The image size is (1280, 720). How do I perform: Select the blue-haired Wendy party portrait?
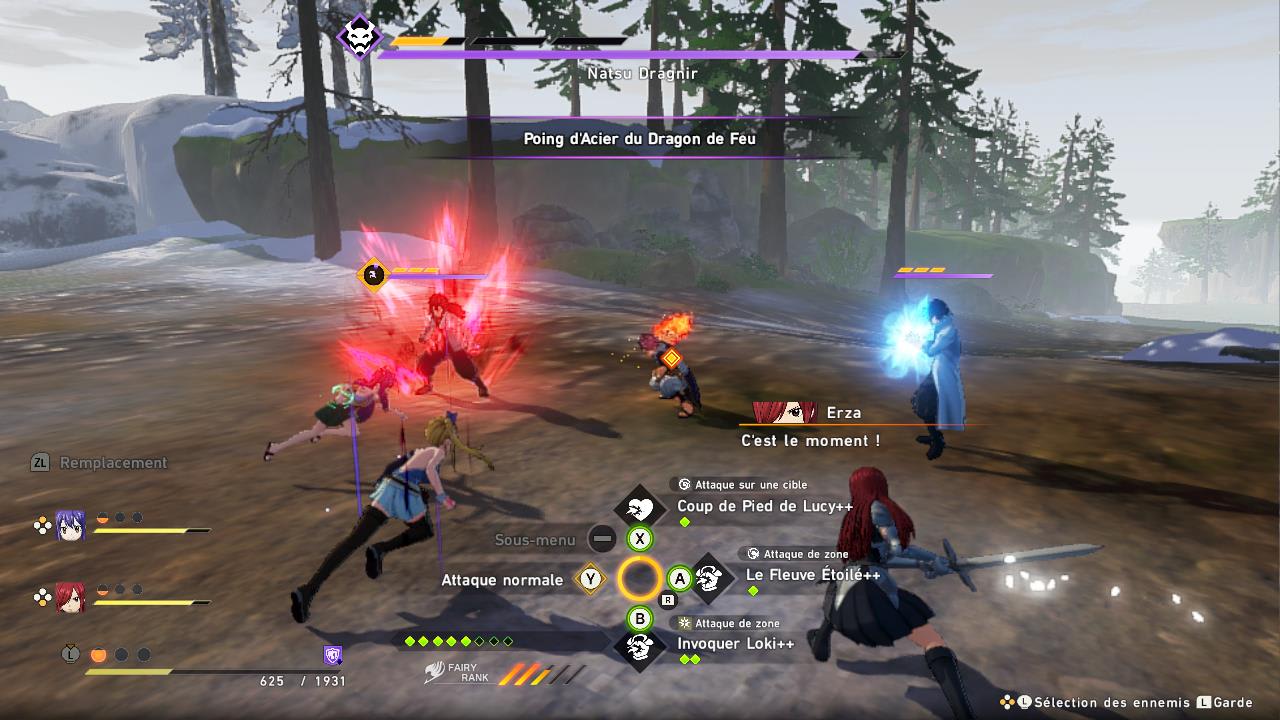[70, 525]
